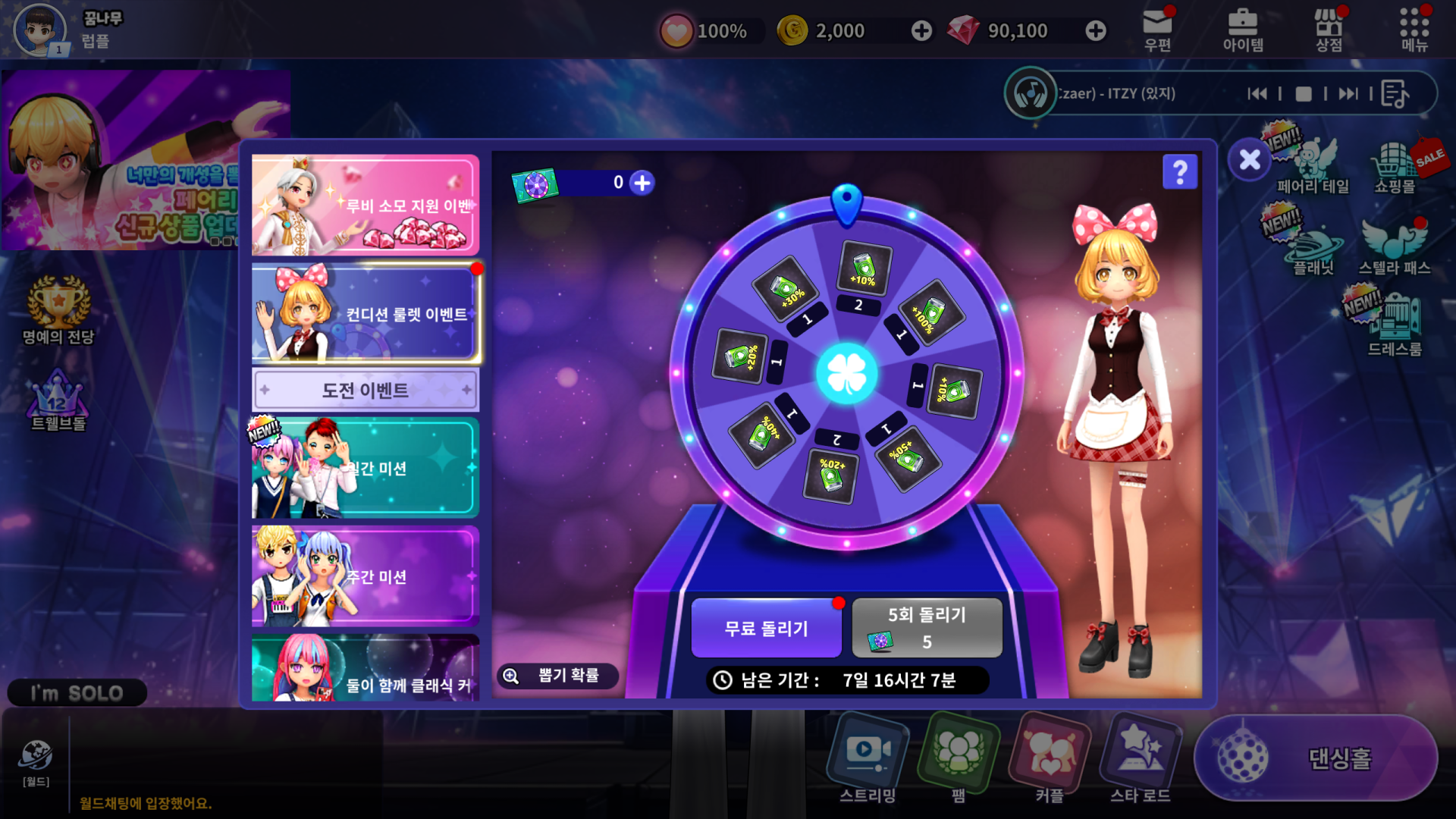Enter the 댄싱홀 dancing hall

coord(1316,758)
